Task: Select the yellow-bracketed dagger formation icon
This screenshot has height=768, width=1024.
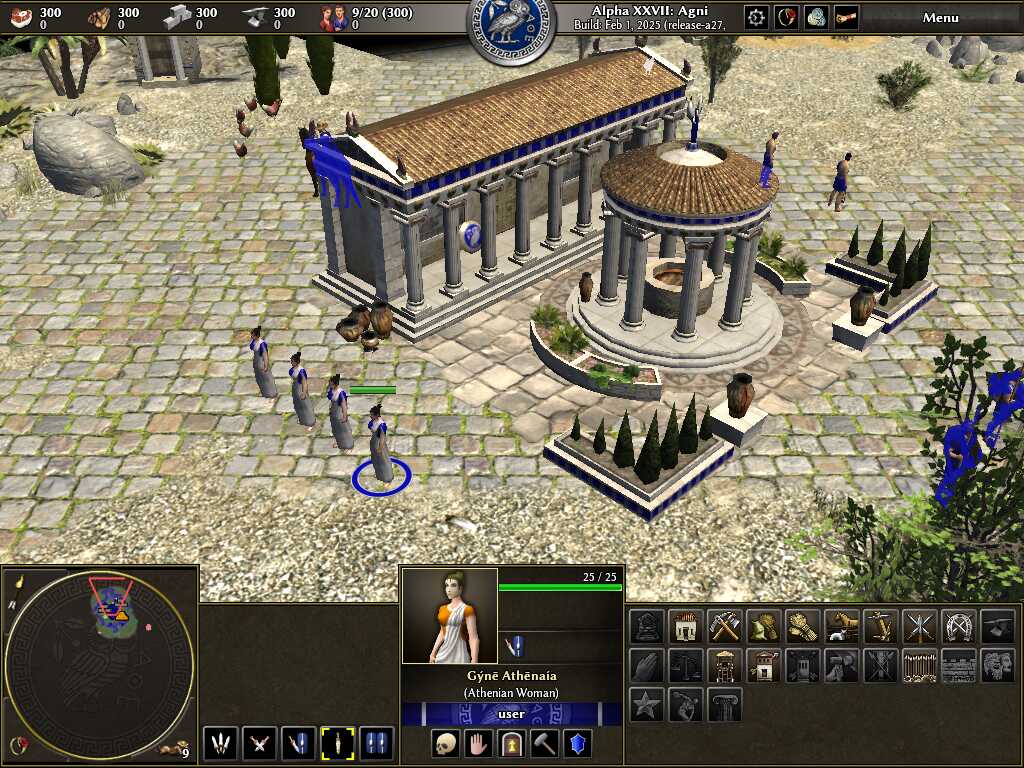Action: coord(338,743)
